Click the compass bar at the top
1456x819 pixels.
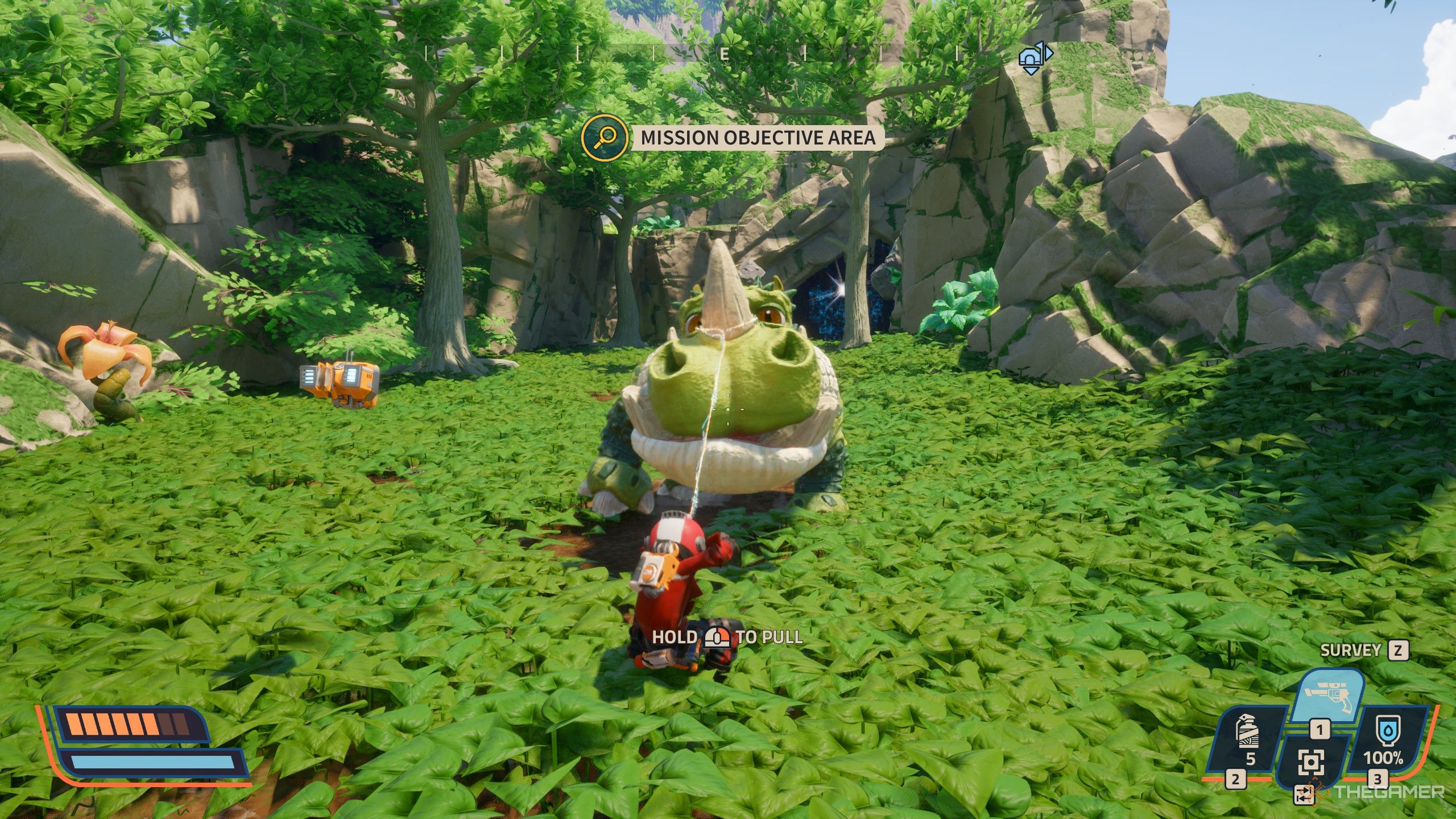[x=723, y=54]
